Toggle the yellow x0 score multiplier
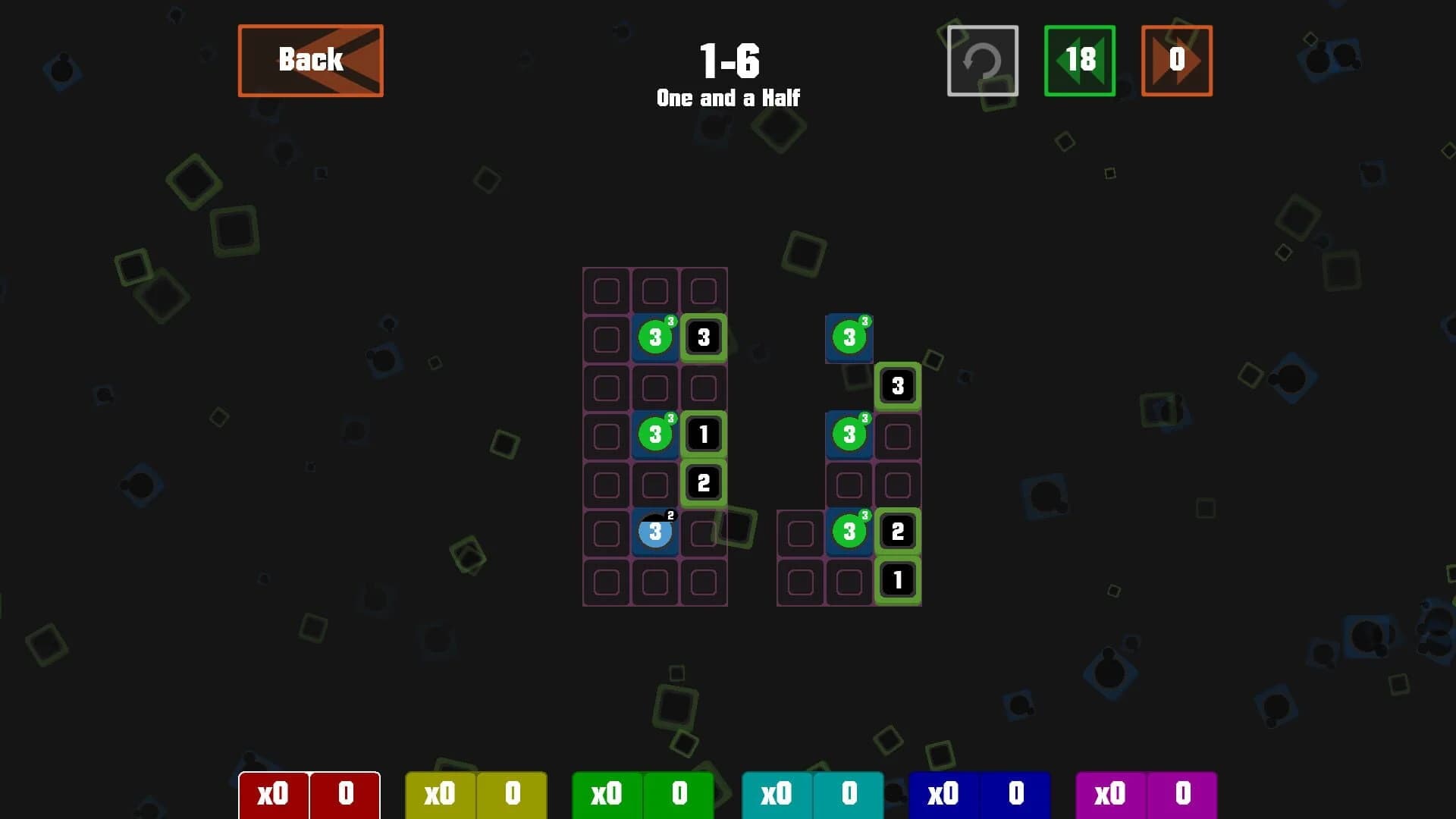Image resolution: width=1456 pixels, height=819 pixels. point(441,795)
